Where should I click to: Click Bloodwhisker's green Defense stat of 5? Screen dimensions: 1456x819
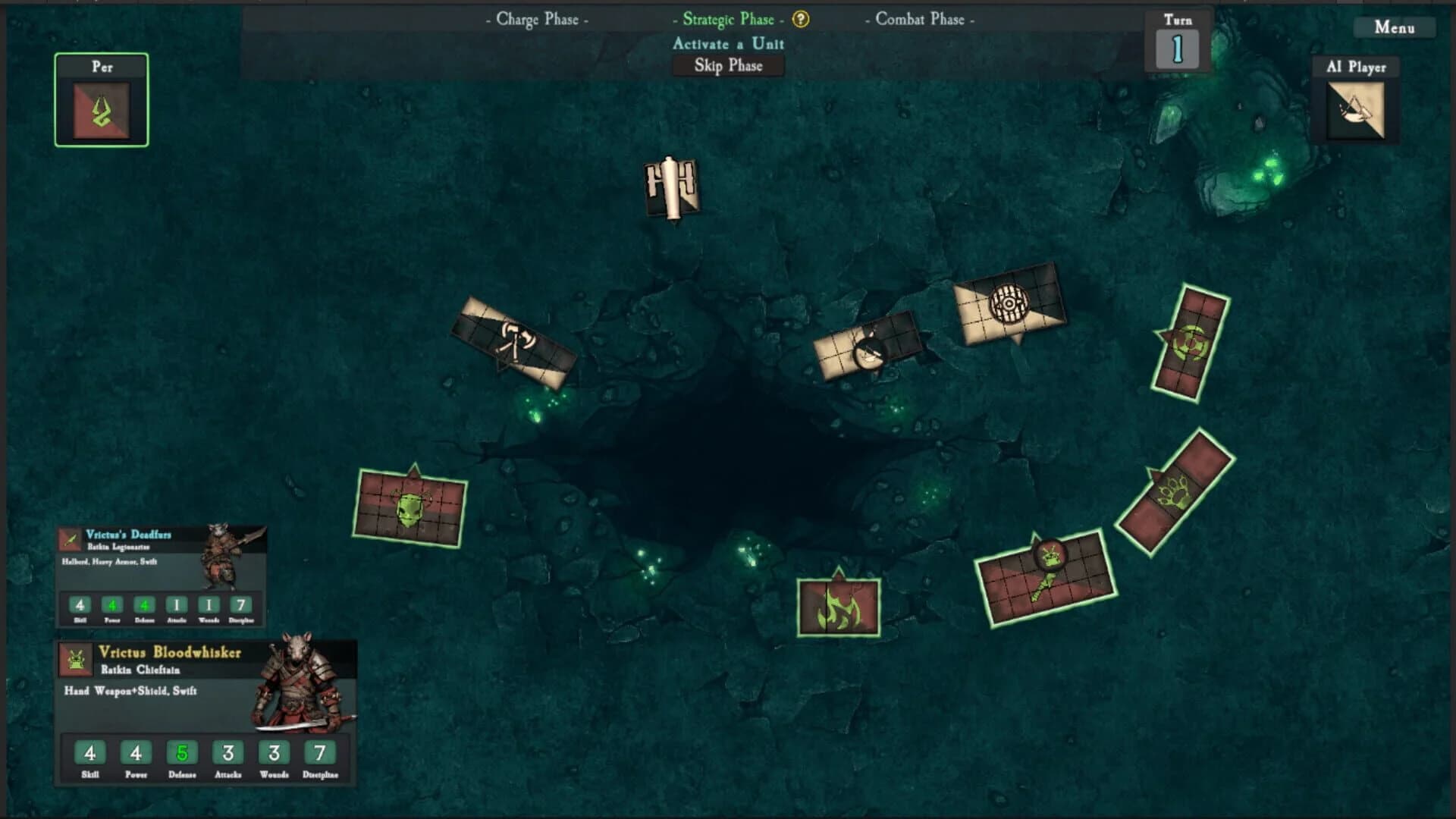pos(182,753)
